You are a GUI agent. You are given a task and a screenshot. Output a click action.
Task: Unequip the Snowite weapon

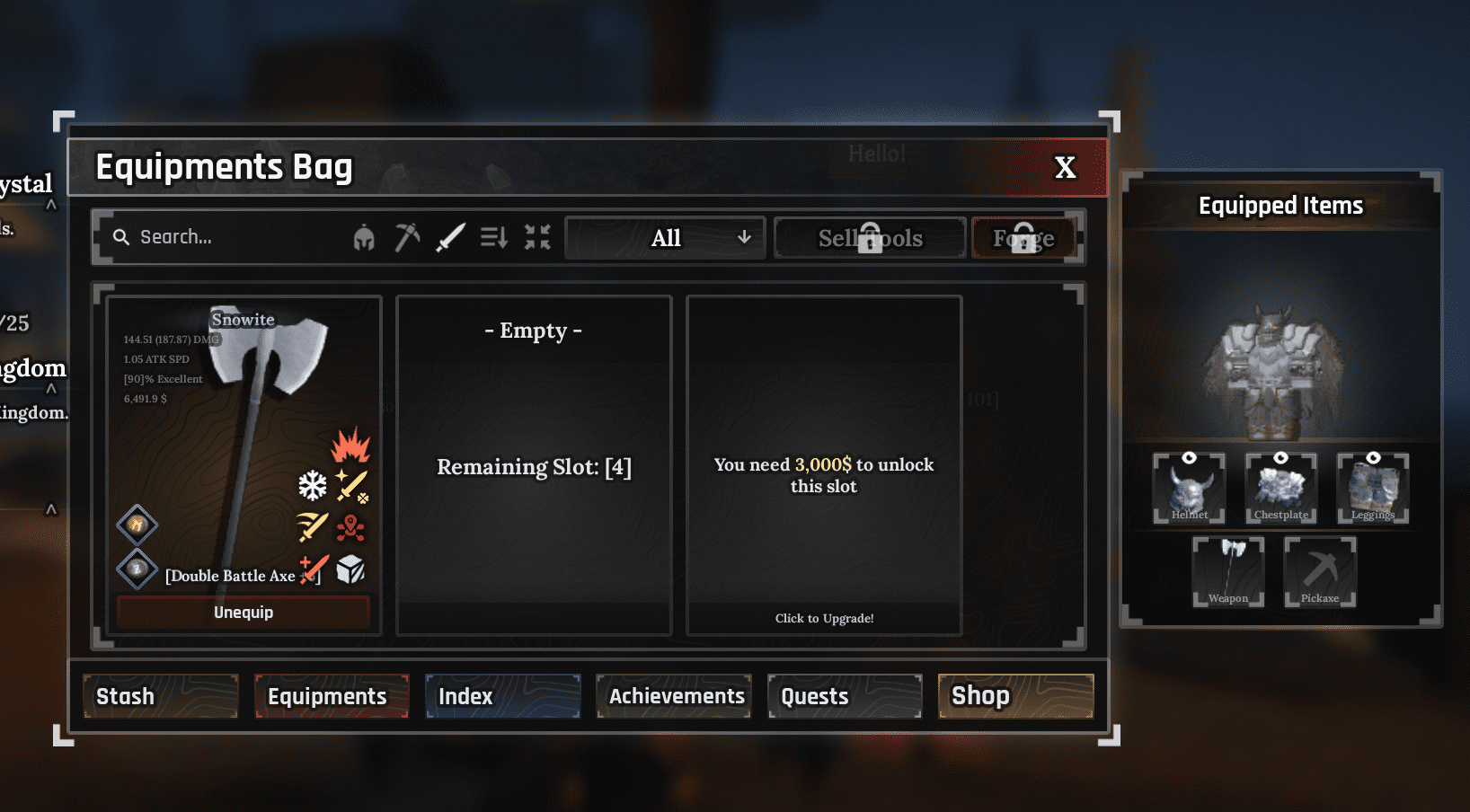tap(242, 612)
